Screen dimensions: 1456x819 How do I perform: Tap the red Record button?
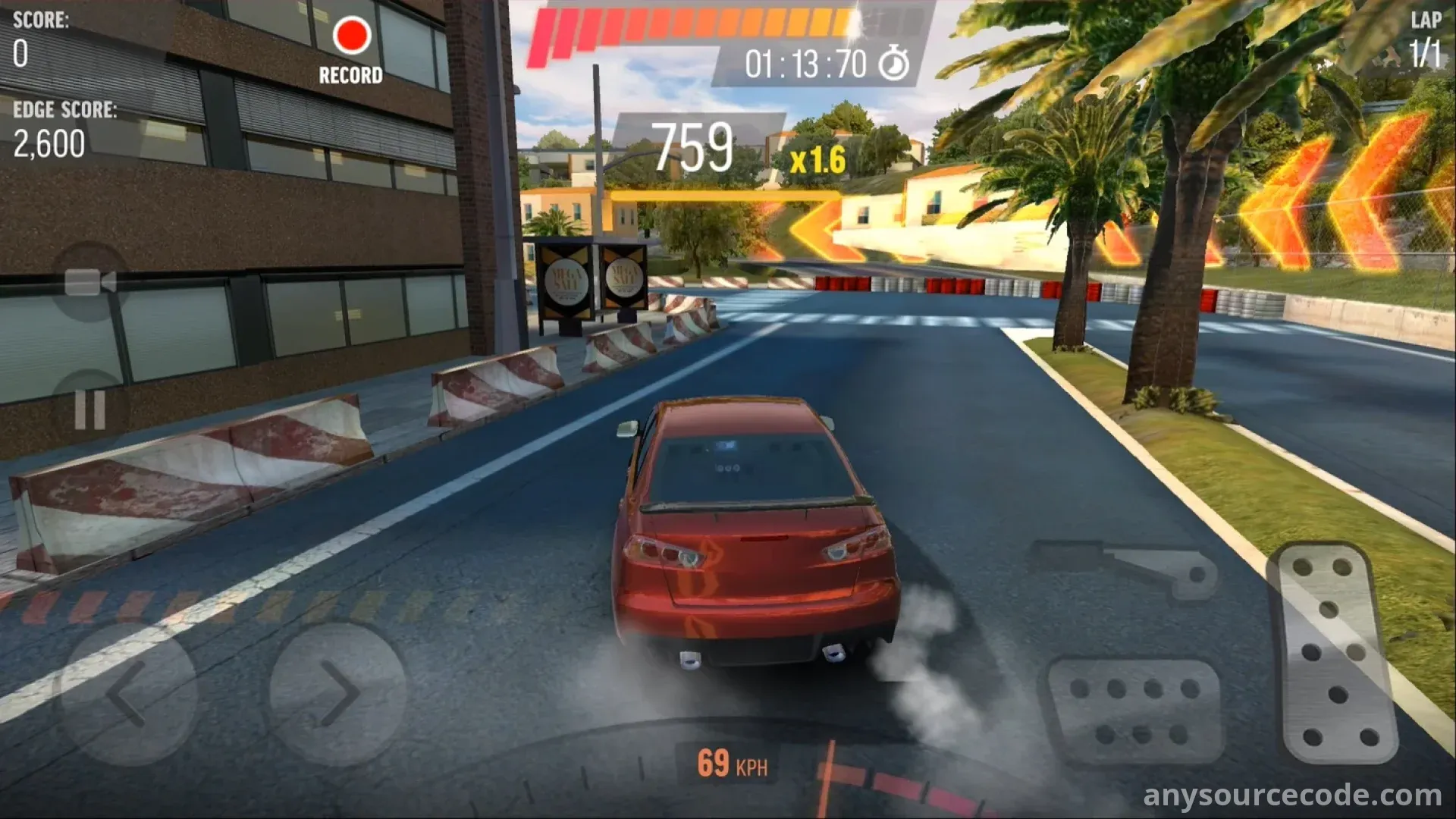tap(351, 37)
